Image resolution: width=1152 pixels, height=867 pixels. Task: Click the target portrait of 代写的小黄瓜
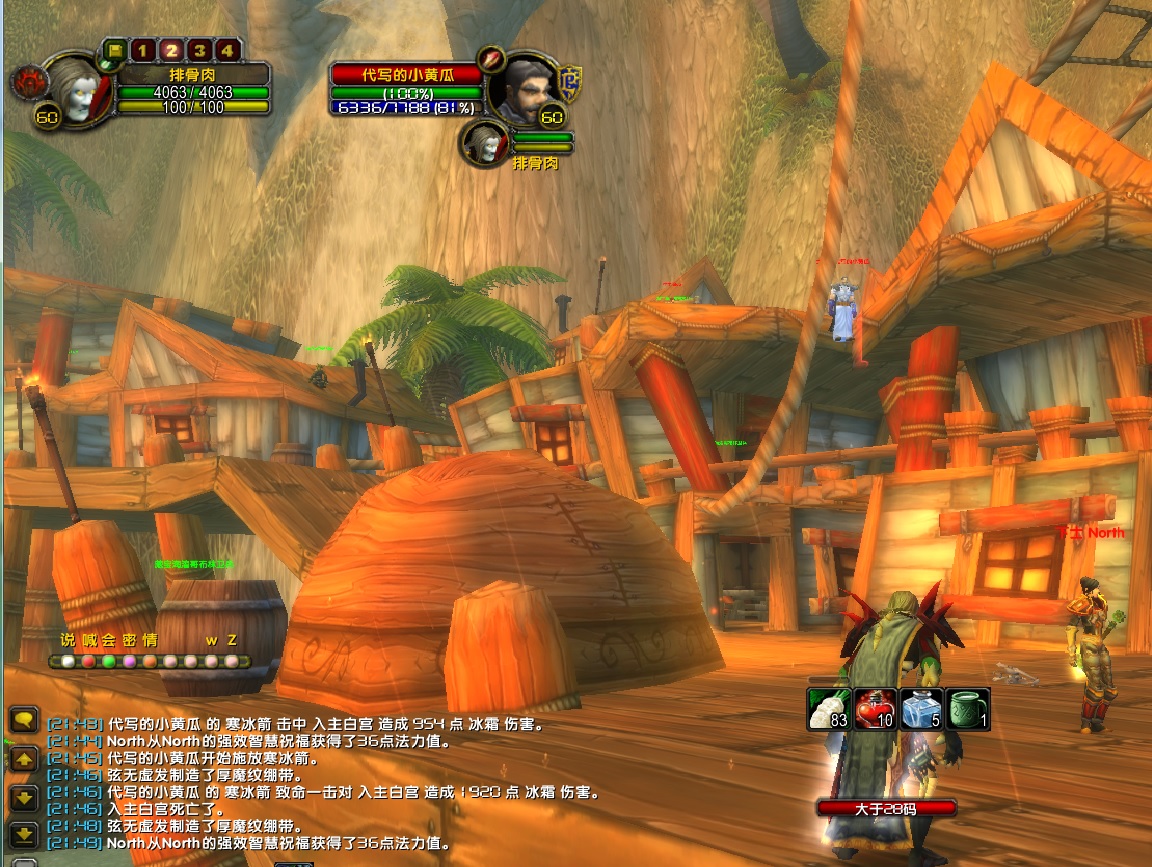(525, 88)
